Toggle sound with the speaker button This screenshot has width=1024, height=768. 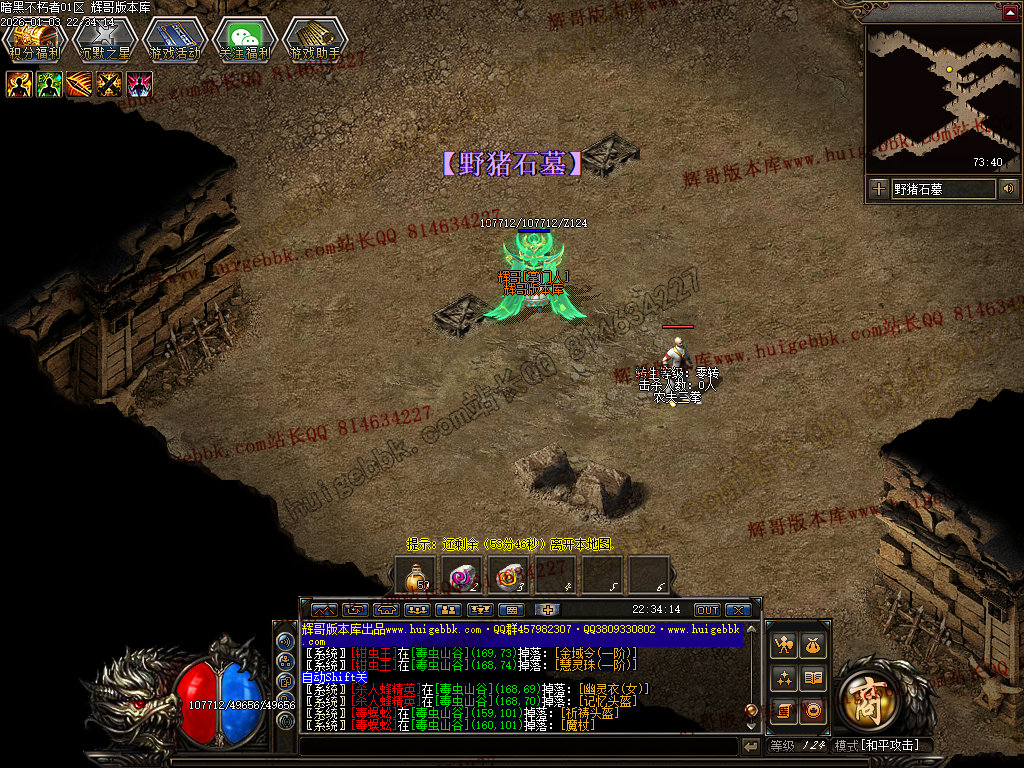click(1008, 188)
